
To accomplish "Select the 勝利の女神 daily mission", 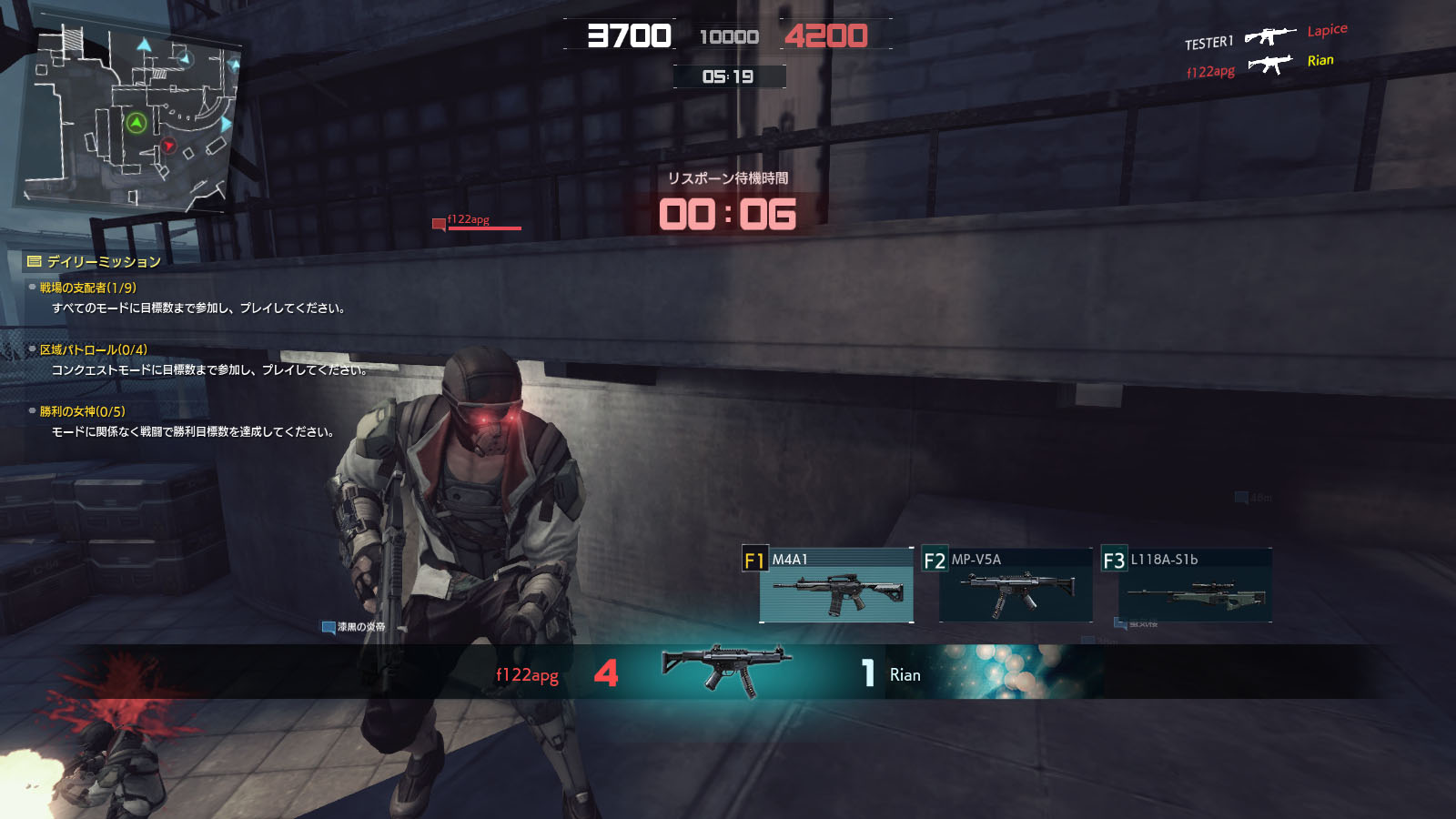I will 82,411.
